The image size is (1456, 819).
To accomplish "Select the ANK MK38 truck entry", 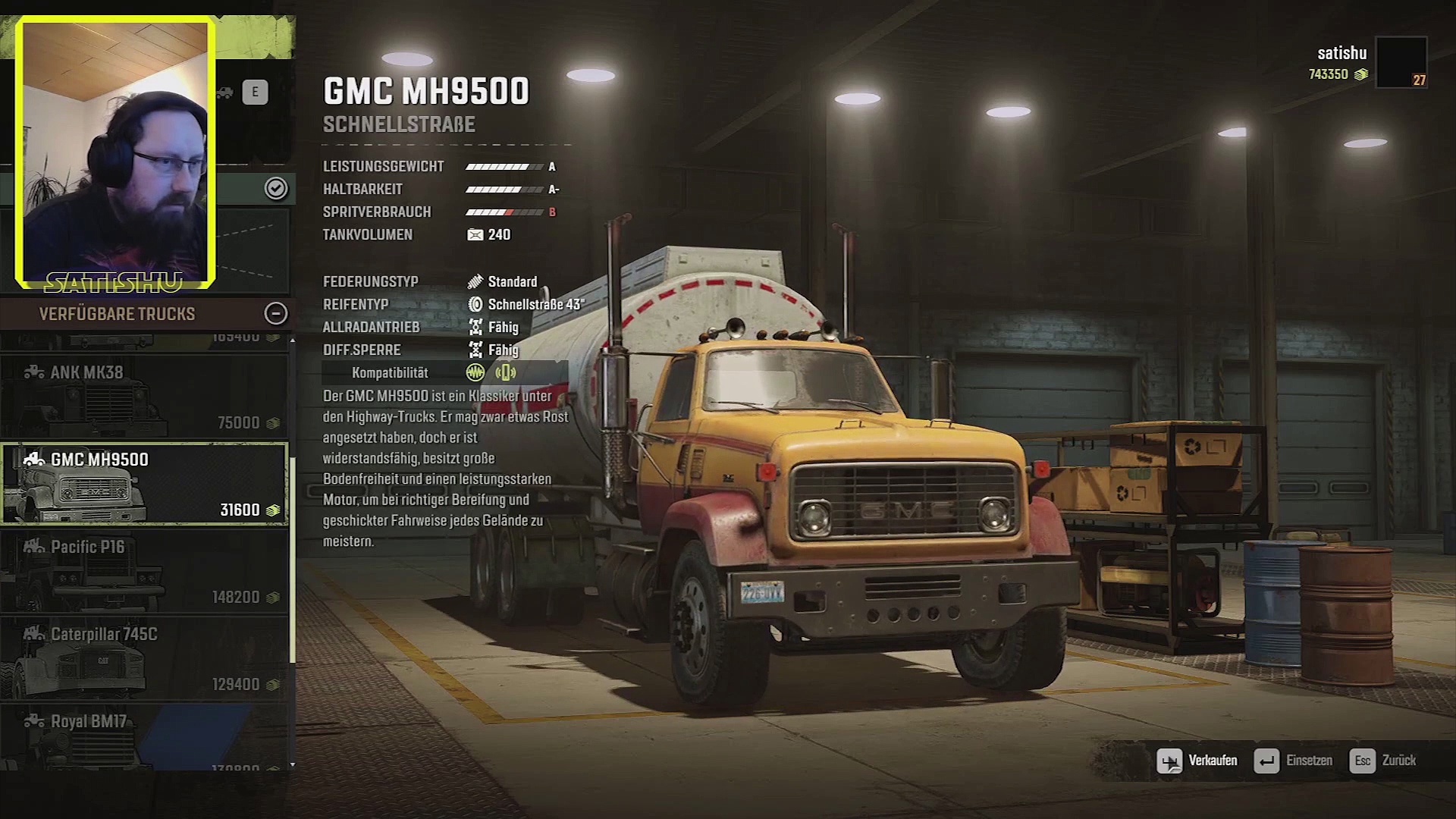I will coord(144,396).
